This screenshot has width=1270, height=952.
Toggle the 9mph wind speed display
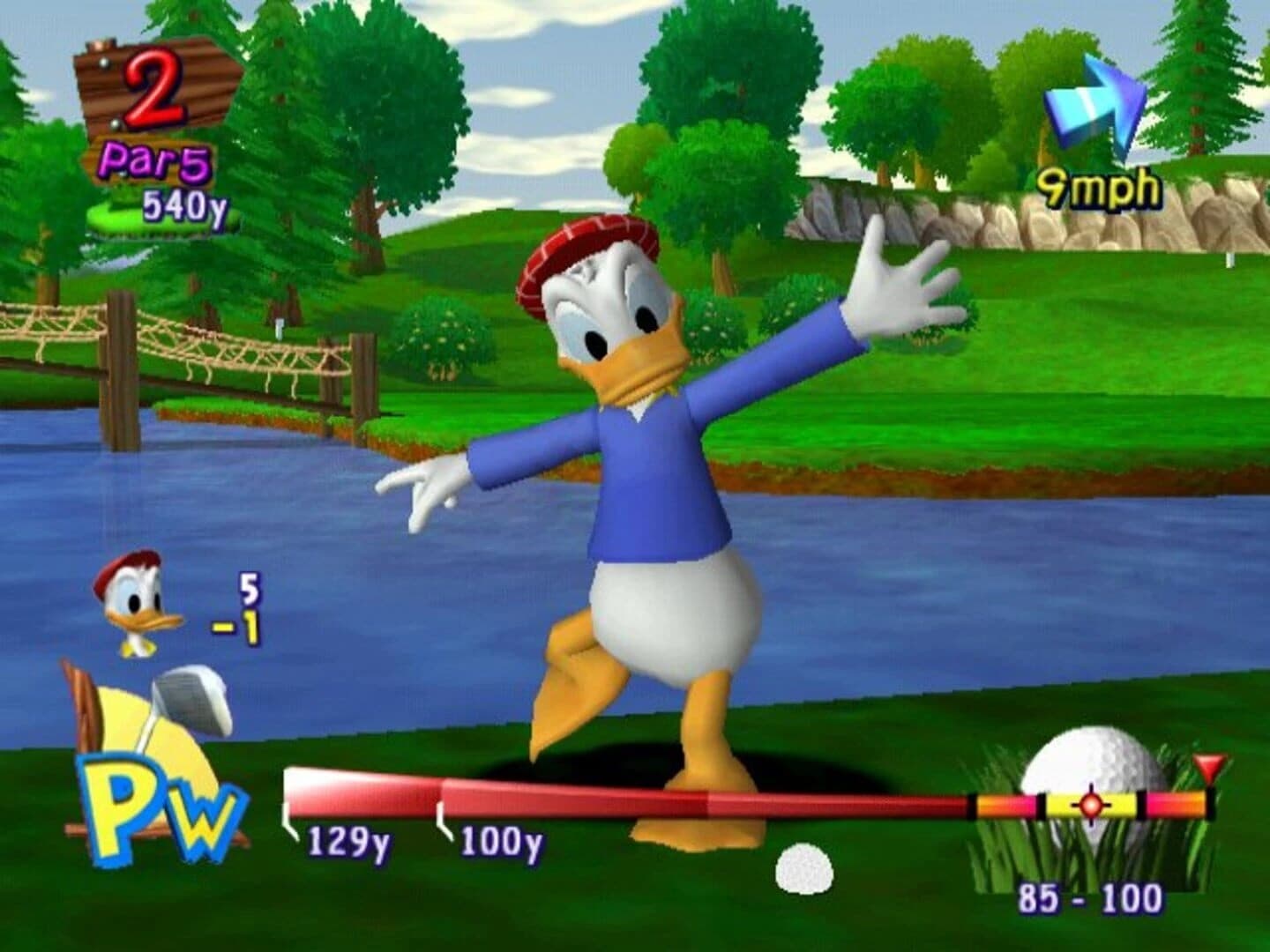[1099, 186]
